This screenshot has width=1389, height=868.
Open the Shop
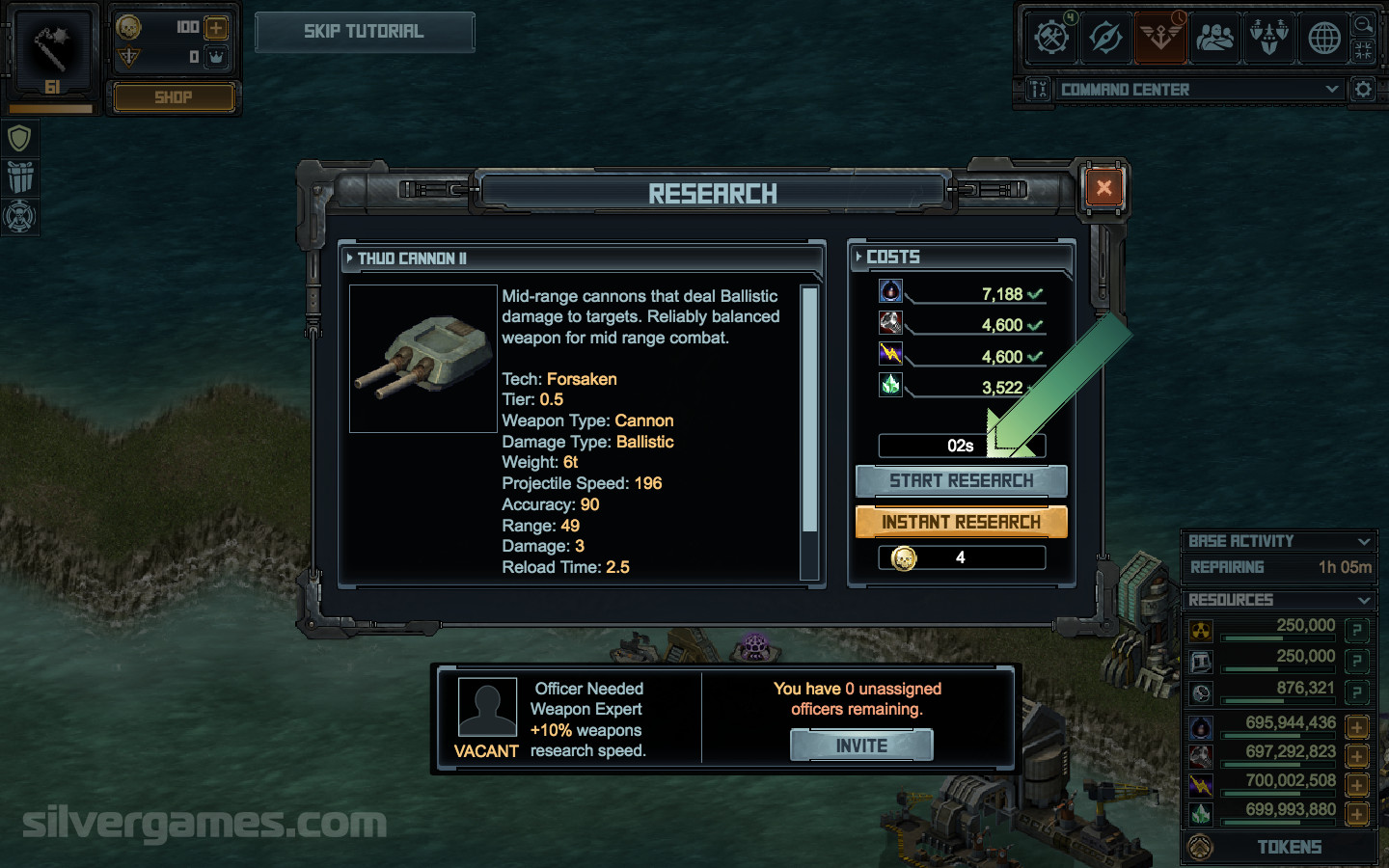pyautogui.click(x=174, y=97)
